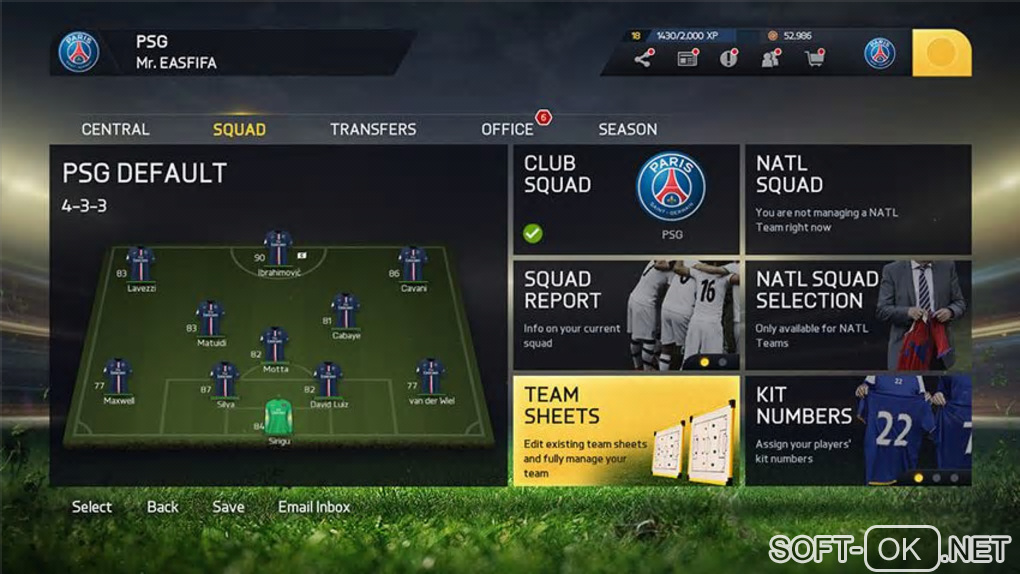Click the share icon in top bar
Image resolution: width=1020 pixels, height=574 pixels.
(x=643, y=59)
